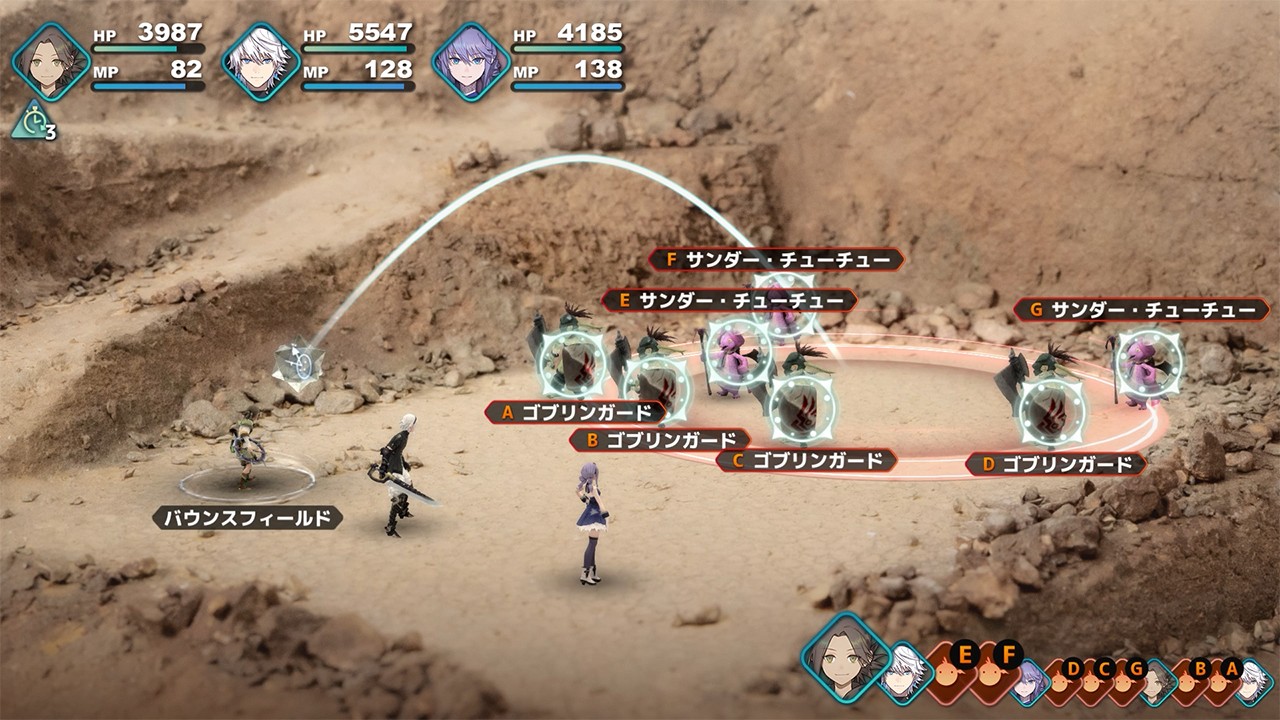Pick target C Goblin Guard label
Viewport: 1280px width, 720px height.
(x=806, y=461)
